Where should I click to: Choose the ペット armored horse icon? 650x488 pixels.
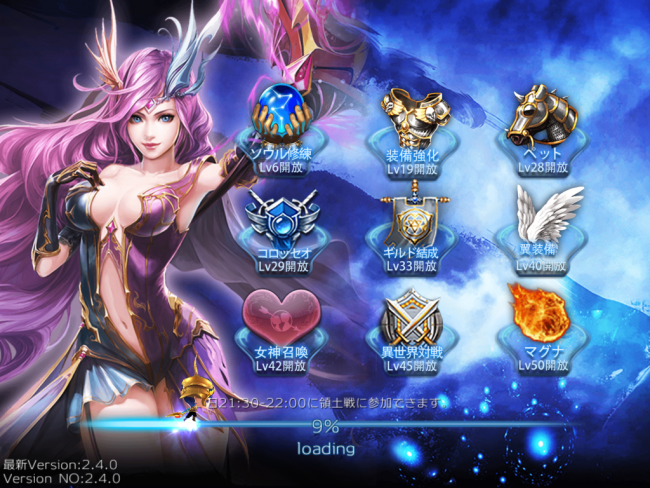click(x=541, y=119)
